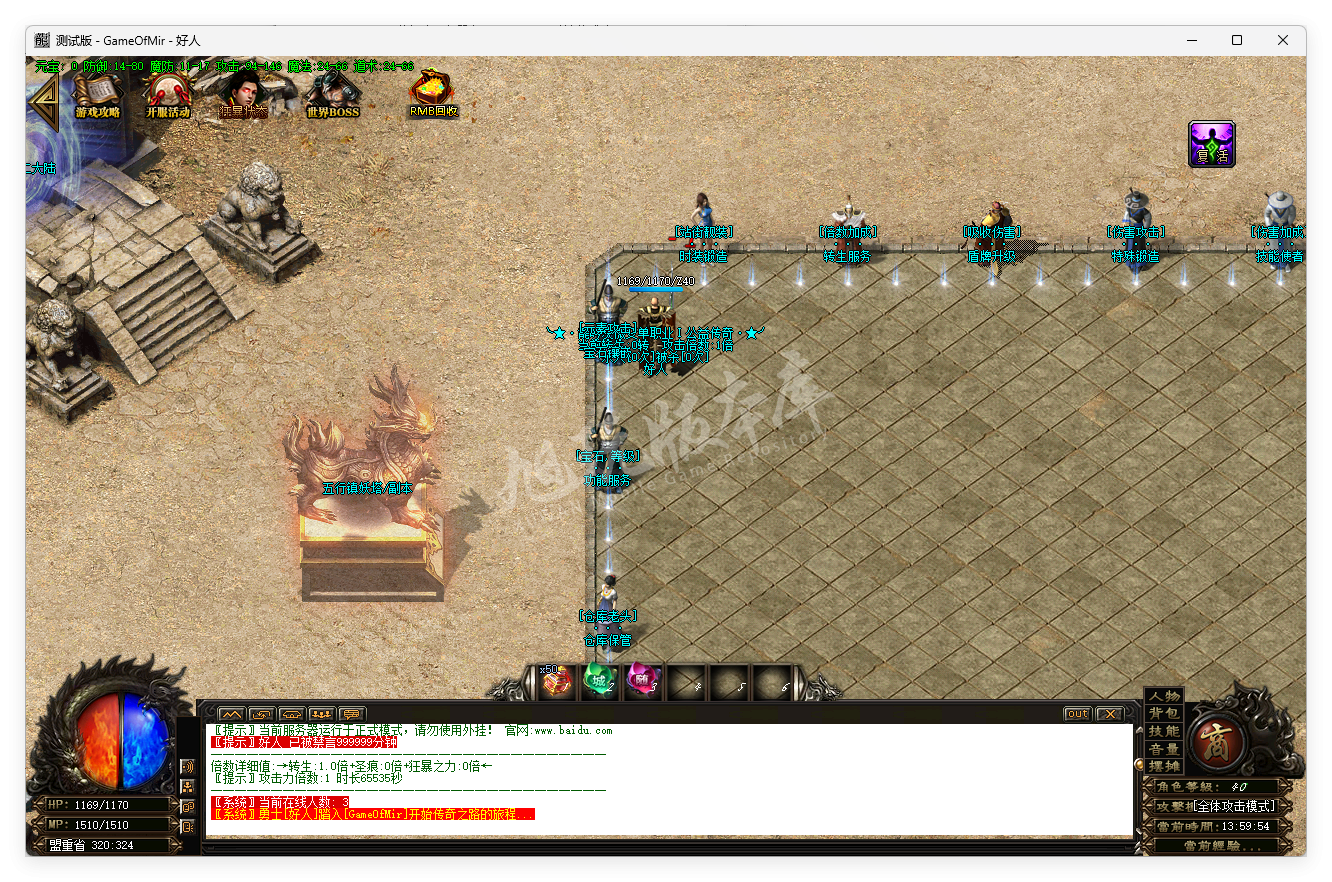1332x882 pixels.
Task: Click the 摆摊 stall button
Action: [1163, 765]
